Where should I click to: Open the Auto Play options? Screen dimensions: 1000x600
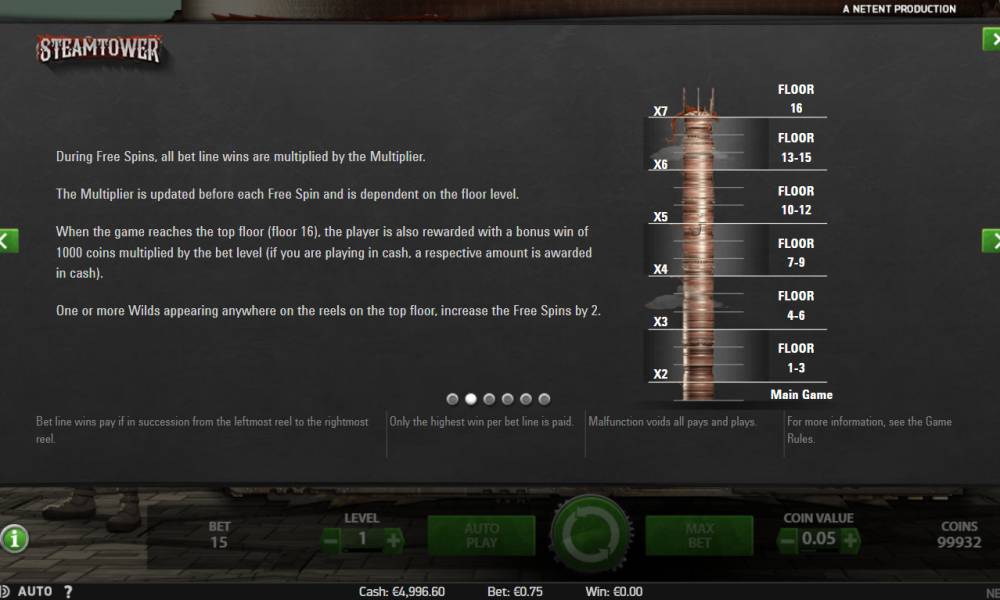481,536
